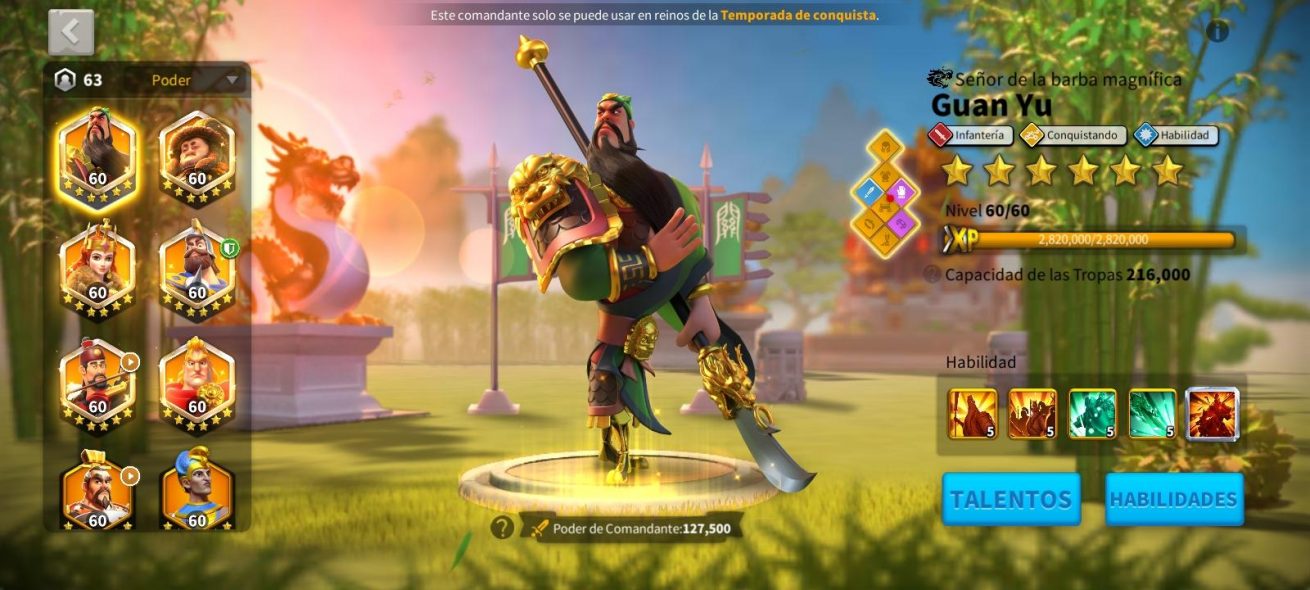
Task: Select the fur-hat commander portrait
Action: point(197,153)
